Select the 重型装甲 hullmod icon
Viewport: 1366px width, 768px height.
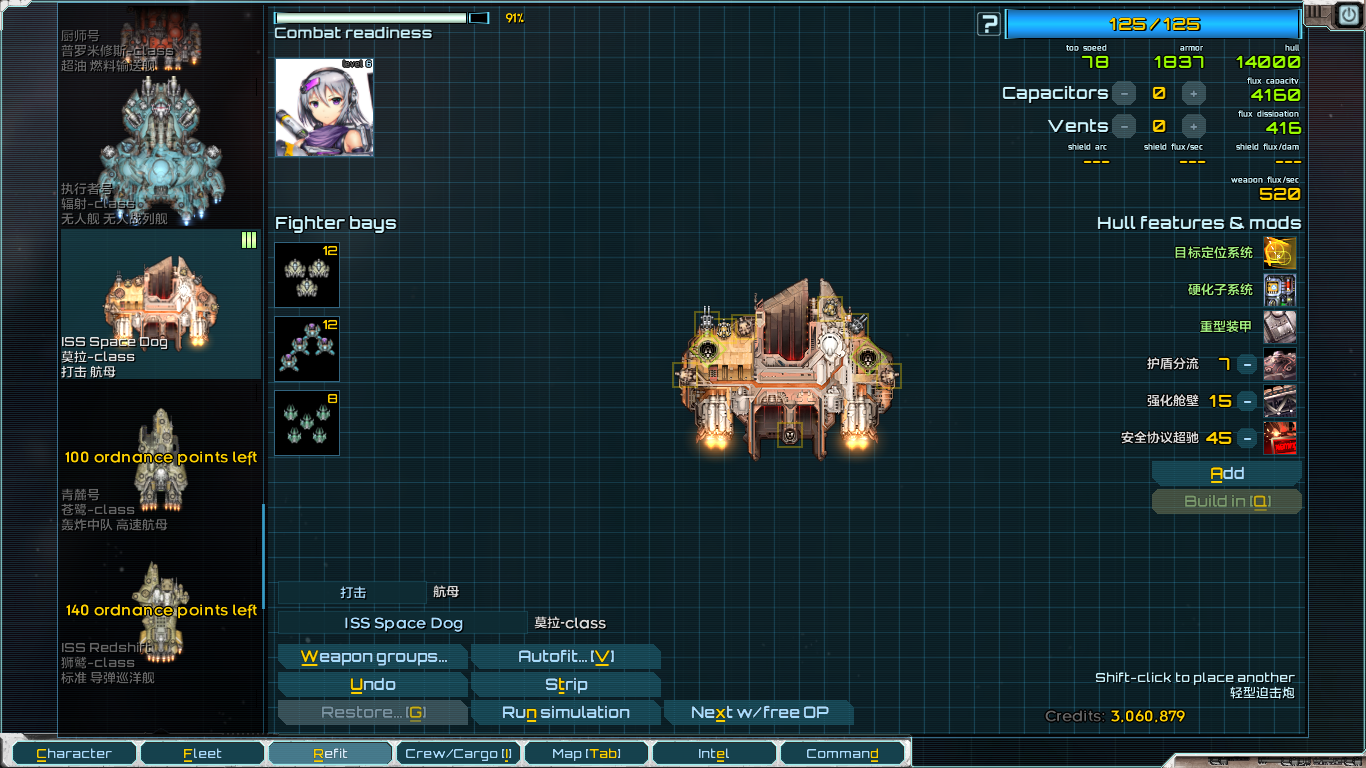tap(1281, 327)
